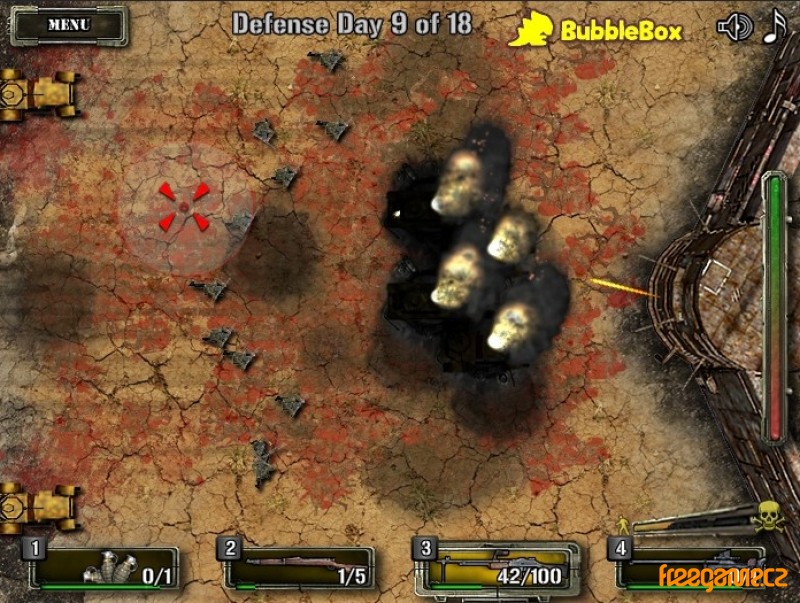This screenshot has width=800, height=603.
Task: Visit the BubbleBox logo link
Action: pos(596,31)
